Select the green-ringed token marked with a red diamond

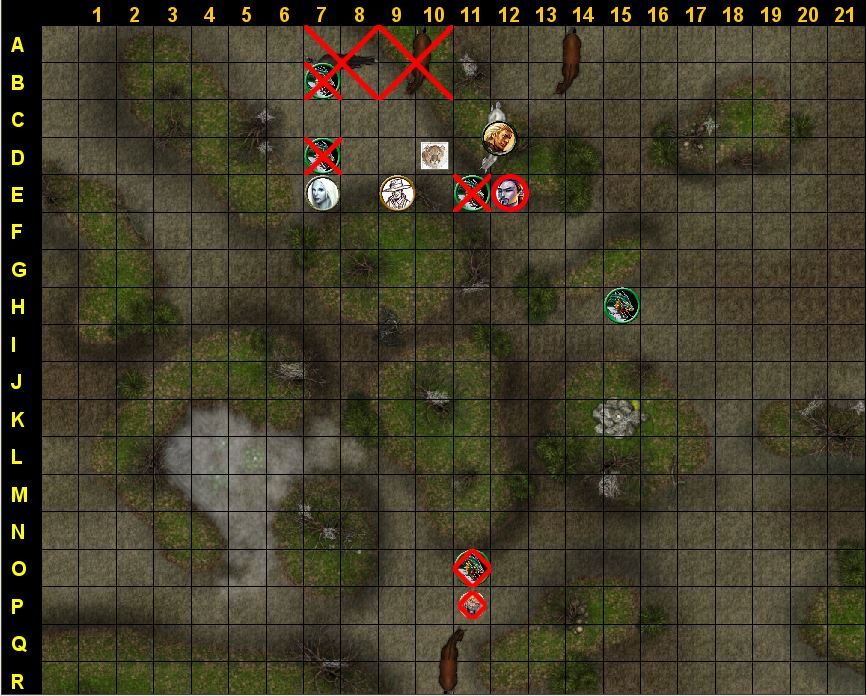tap(472, 568)
